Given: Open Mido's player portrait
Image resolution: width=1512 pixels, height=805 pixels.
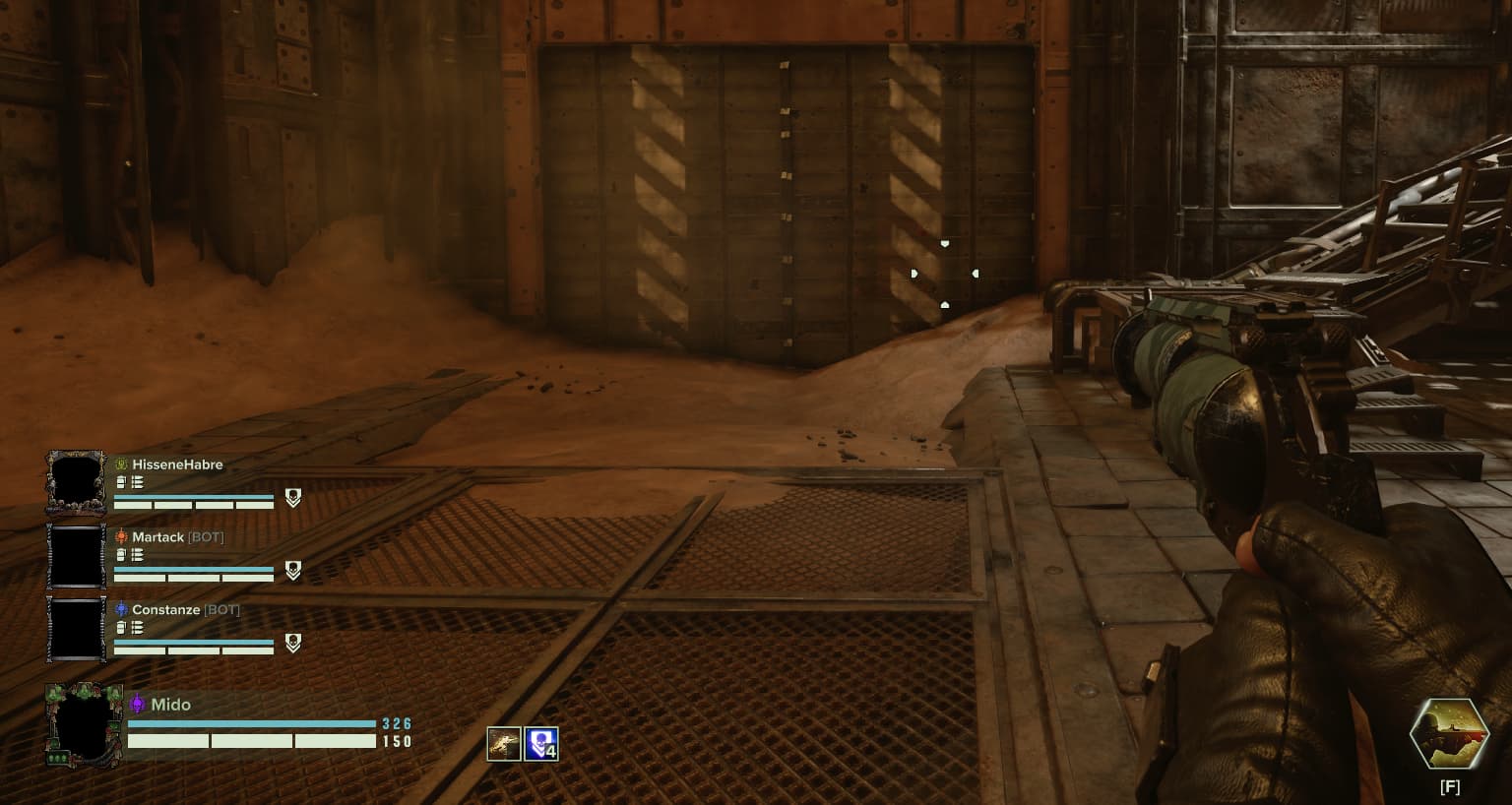Looking at the screenshot, I should tap(84, 725).
